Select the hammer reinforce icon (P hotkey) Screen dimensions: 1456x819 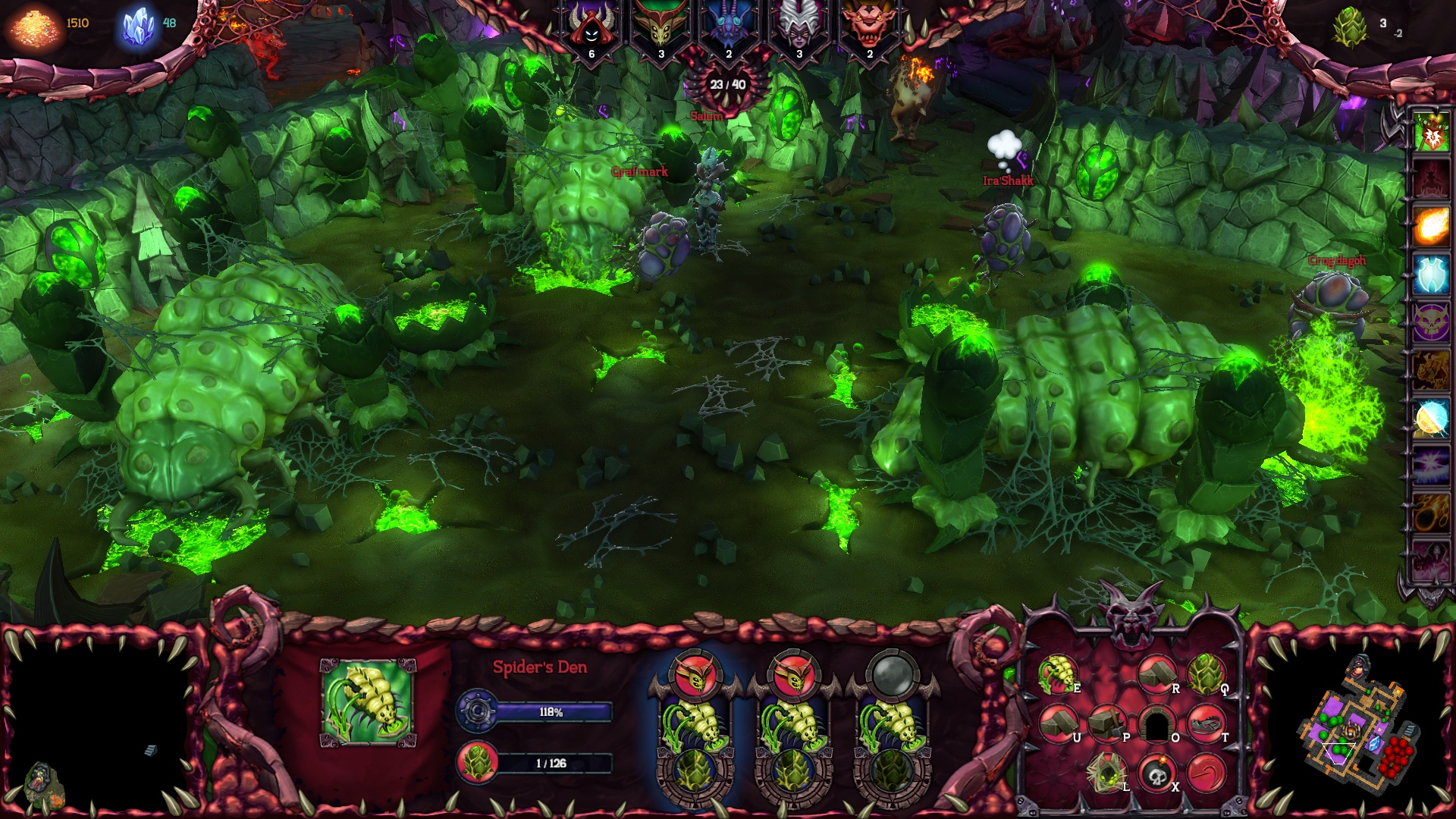(1108, 723)
